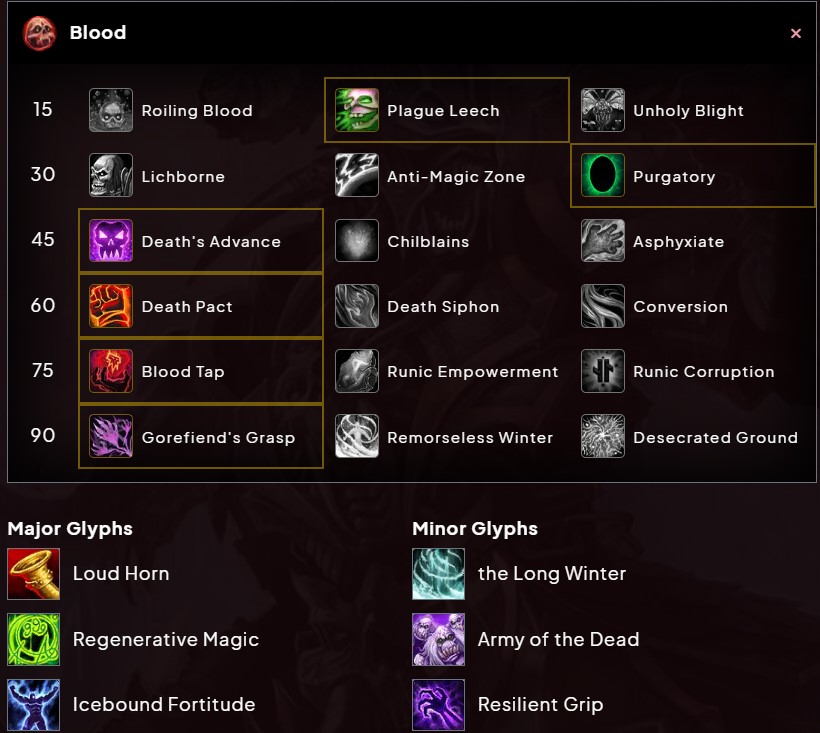Select the Chilblains talent
This screenshot has height=733, width=820.
point(428,242)
